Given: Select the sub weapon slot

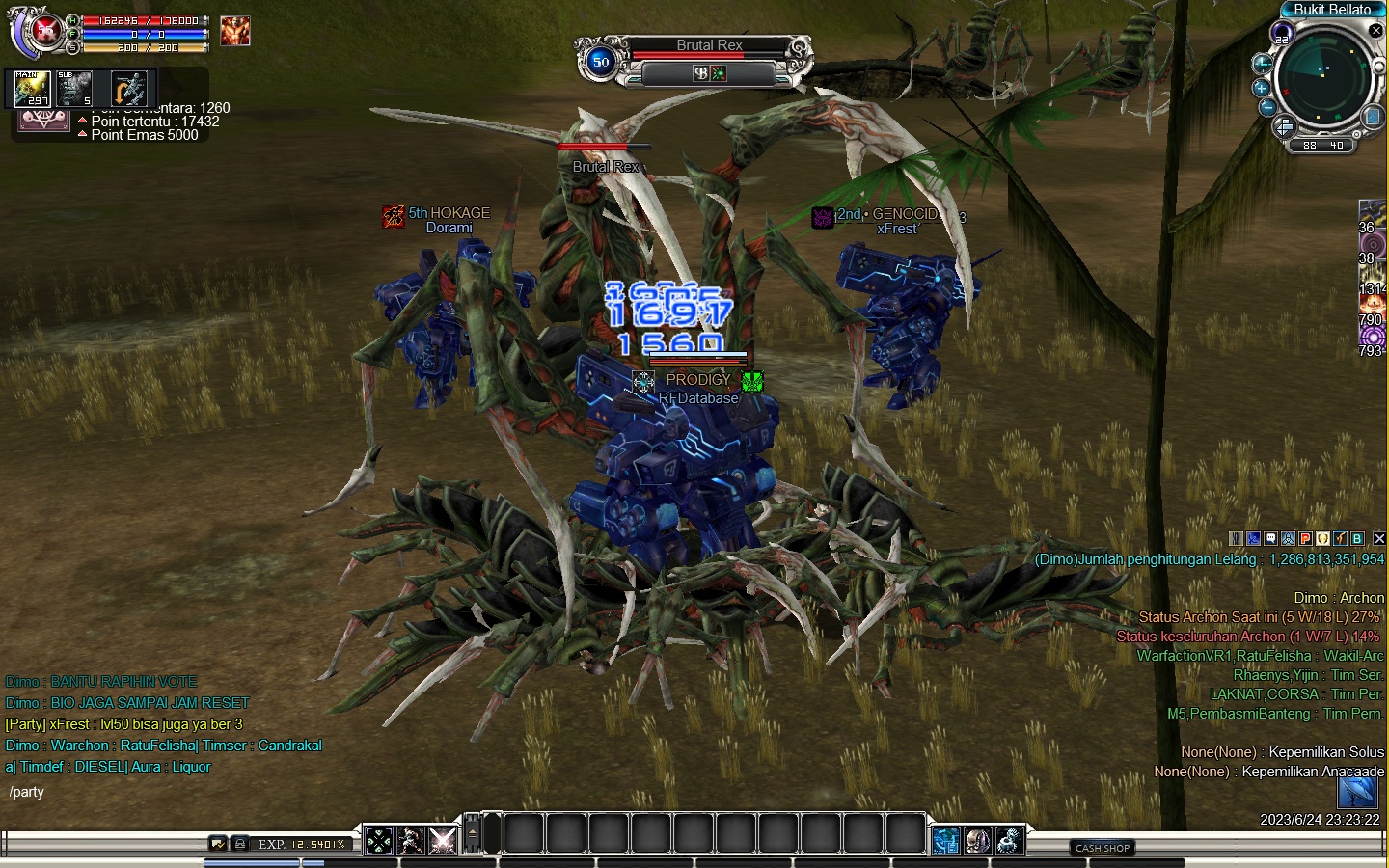Looking at the screenshot, I should 74,89.
